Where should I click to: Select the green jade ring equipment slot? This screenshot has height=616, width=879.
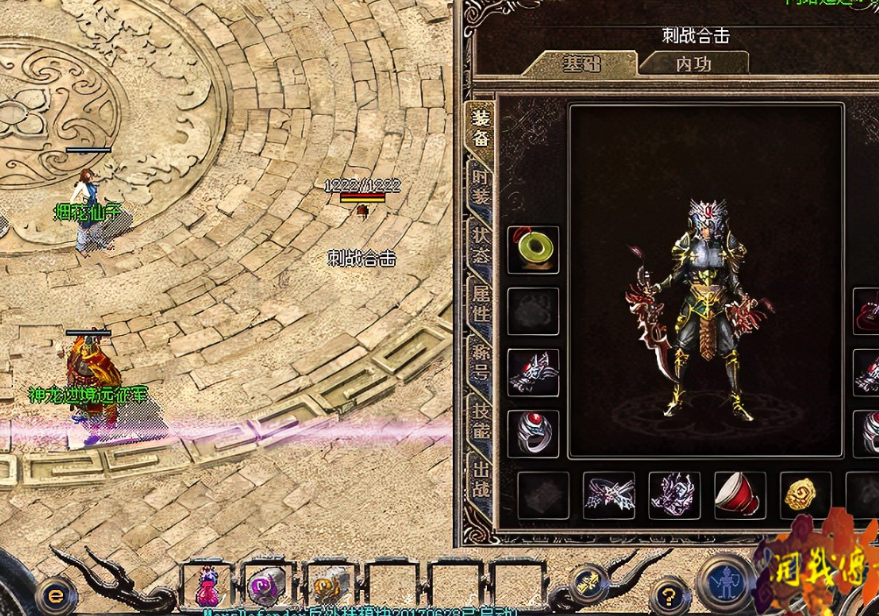click(x=533, y=249)
